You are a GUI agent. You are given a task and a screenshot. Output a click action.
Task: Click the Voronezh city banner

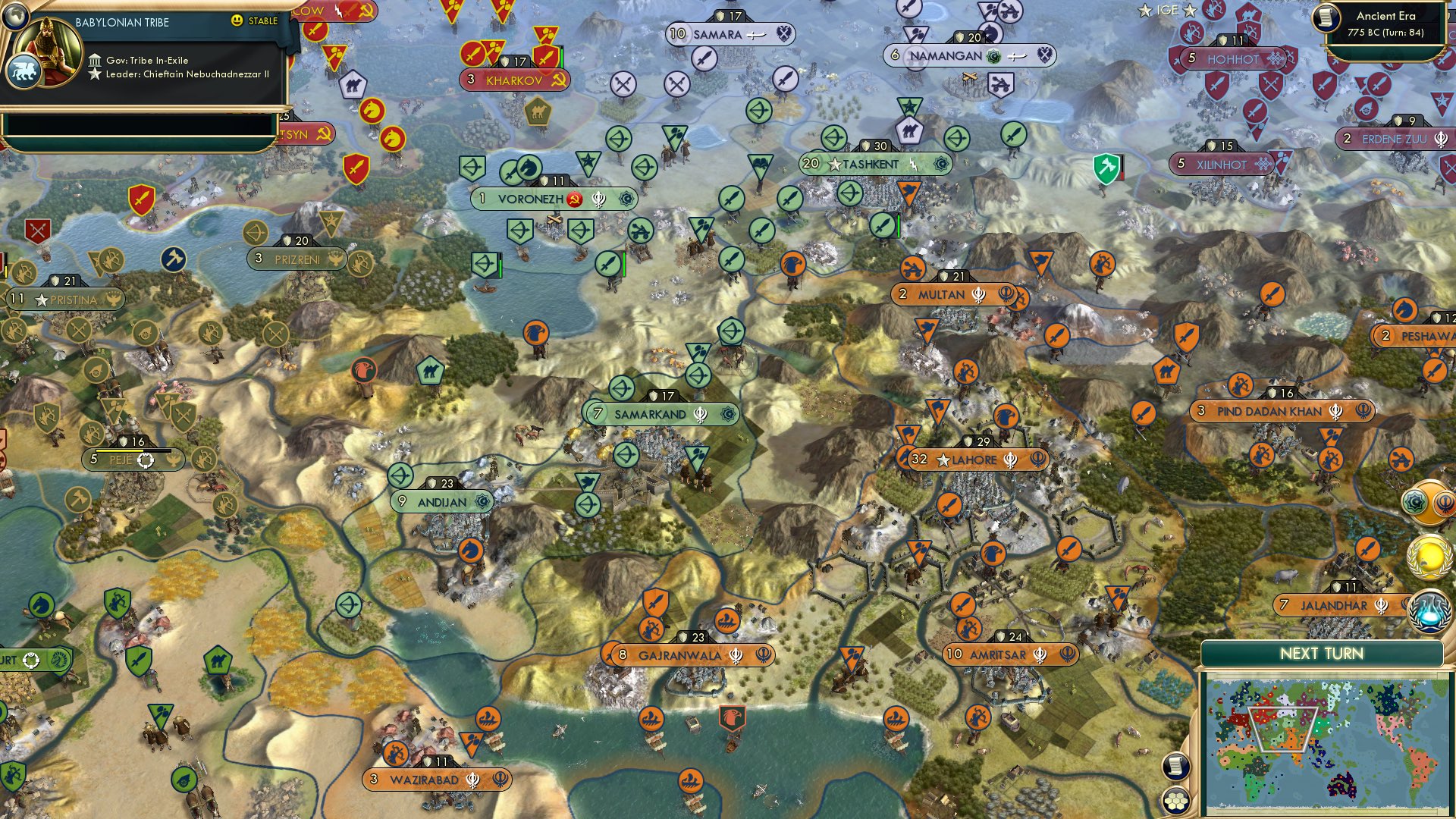pyautogui.click(x=554, y=199)
